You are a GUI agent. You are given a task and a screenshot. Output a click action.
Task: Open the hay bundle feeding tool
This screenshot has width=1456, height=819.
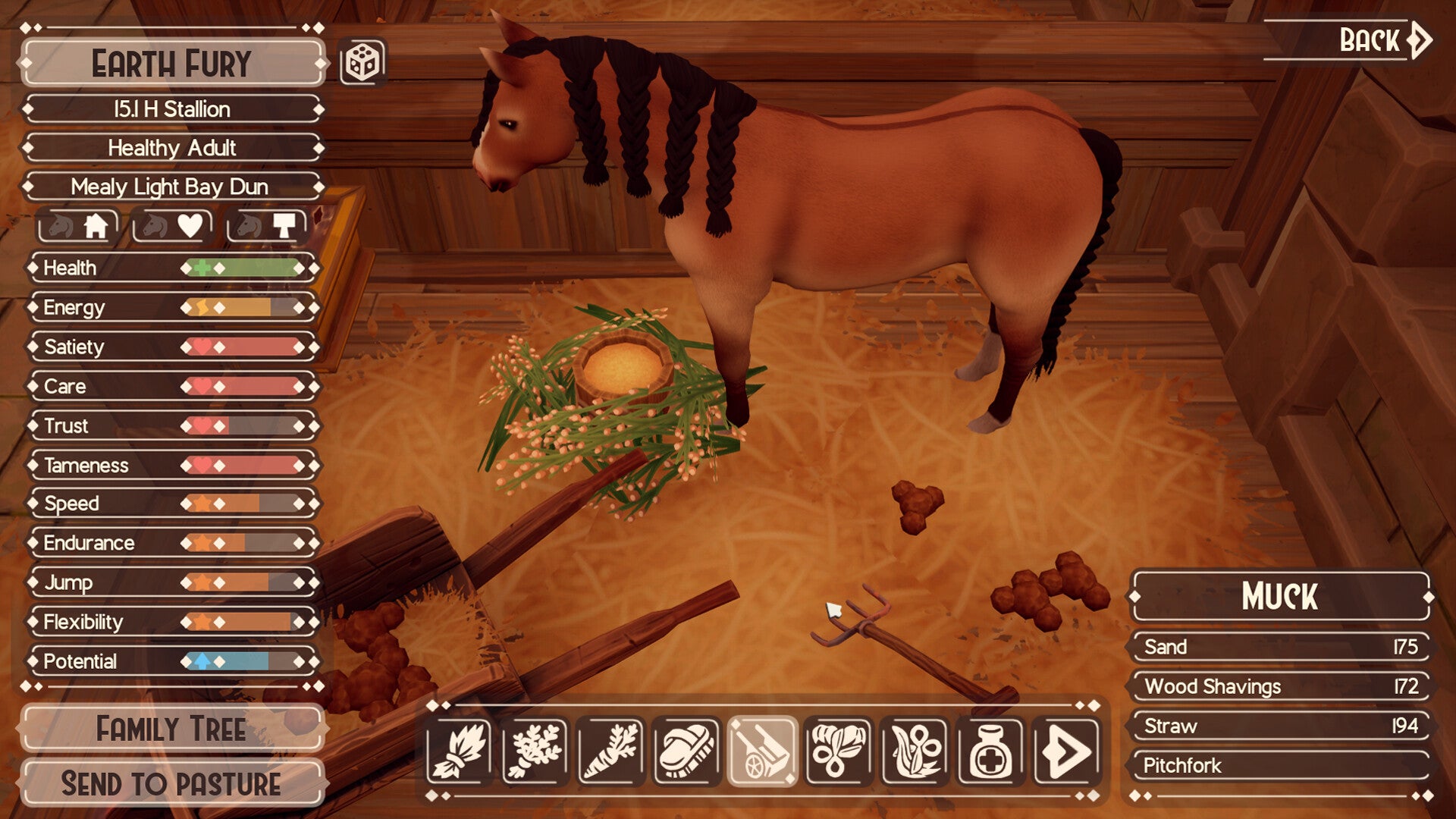pyautogui.click(x=459, y=751)
